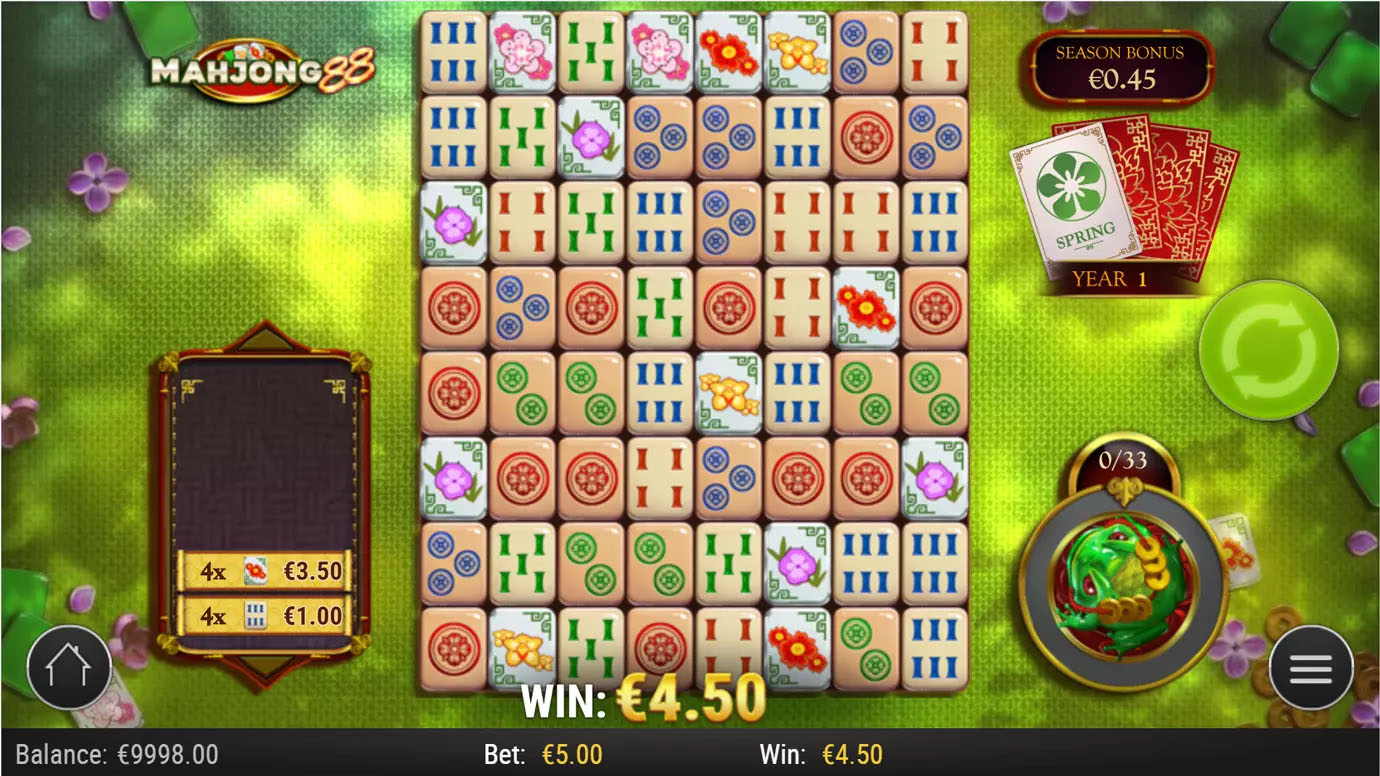Click the home button
The height and width of the screenshot is (776, 1380).
tap(69, 668)
